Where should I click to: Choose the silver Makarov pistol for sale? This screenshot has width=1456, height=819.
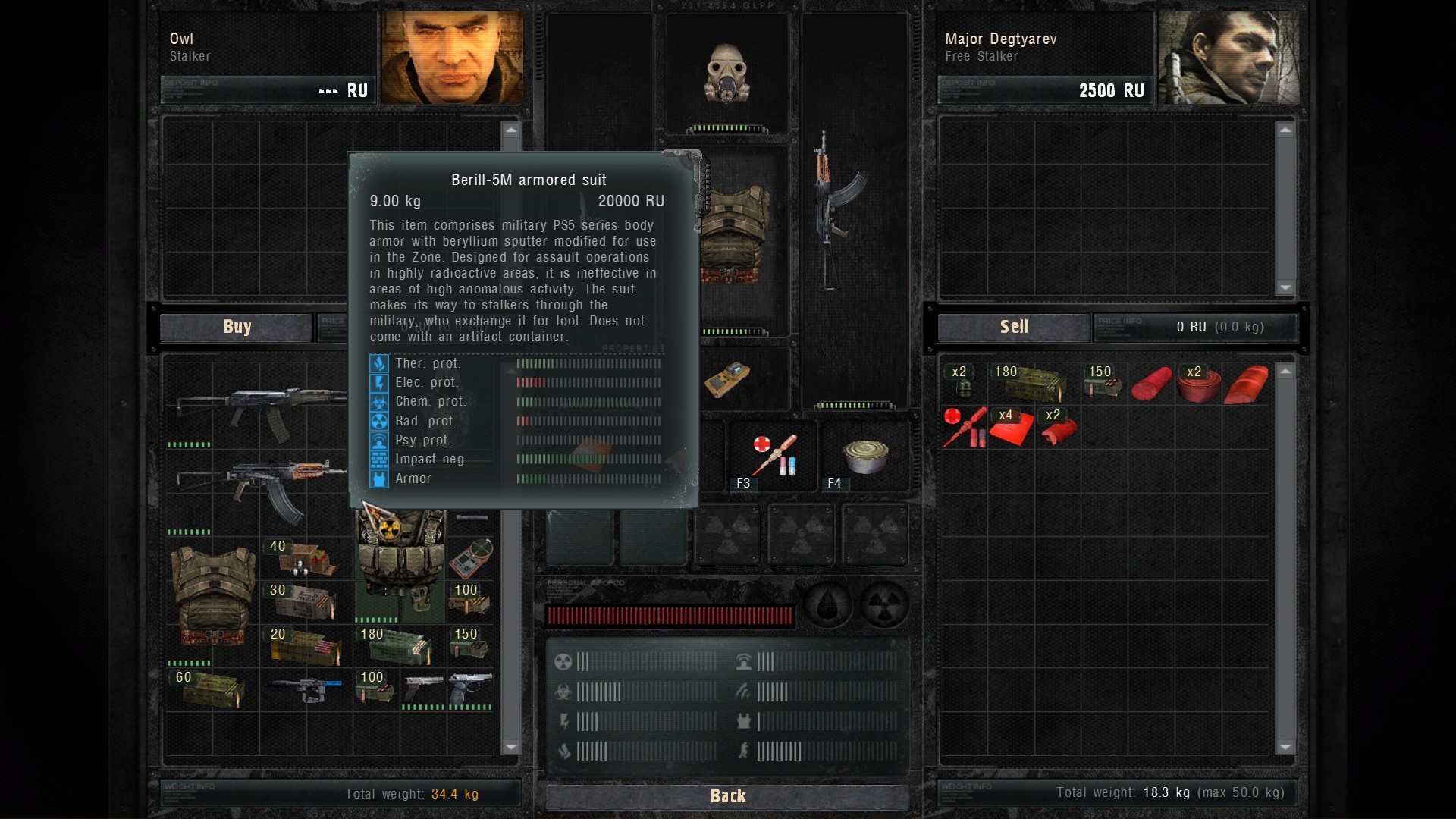point(422,688)
